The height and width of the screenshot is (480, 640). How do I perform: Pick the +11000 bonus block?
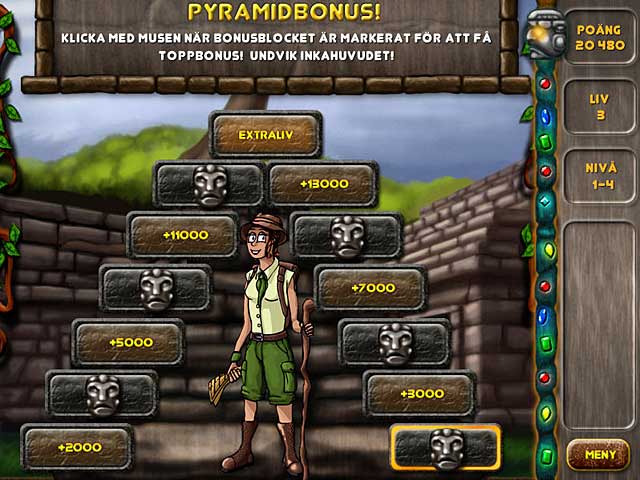184,235
